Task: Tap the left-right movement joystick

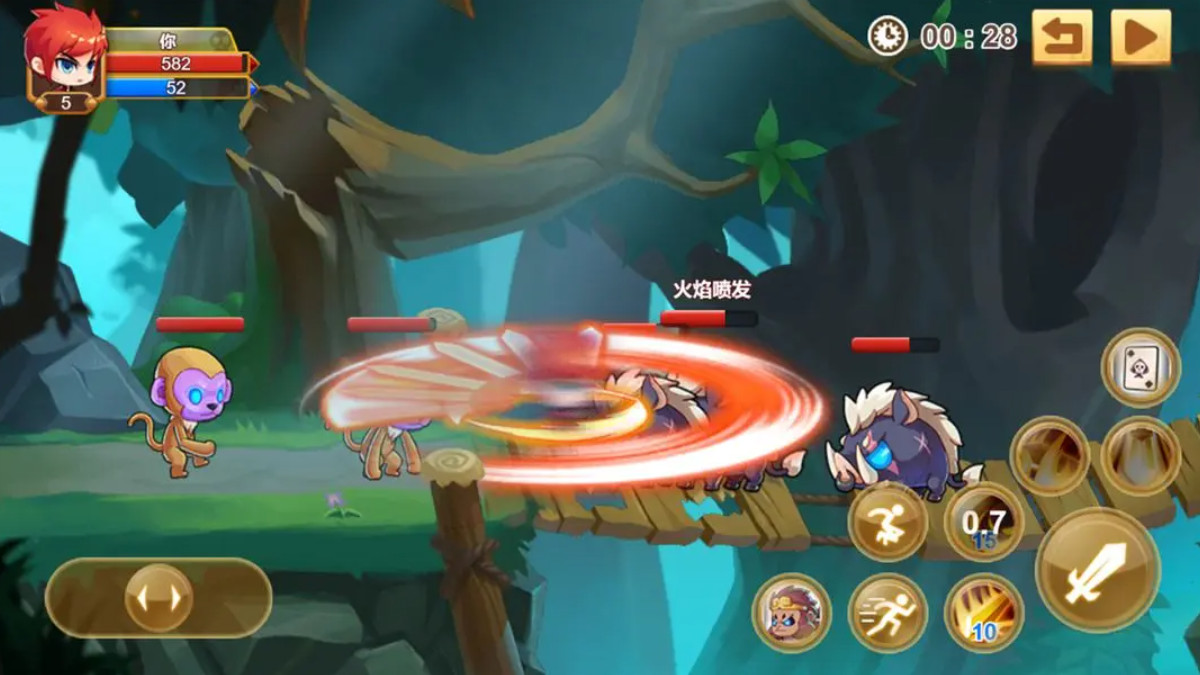Action: pos(158,598)
